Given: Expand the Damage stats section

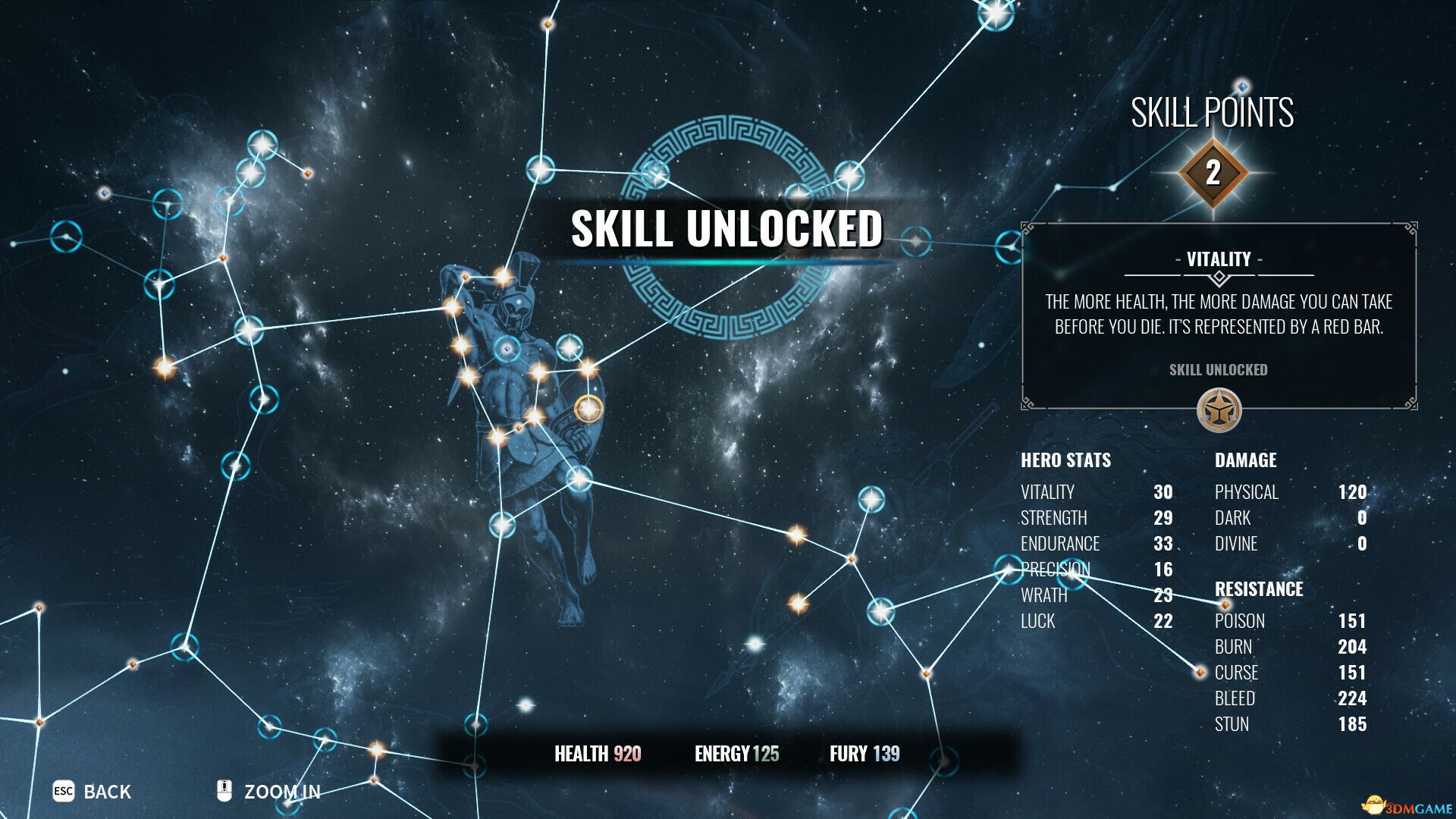Looking at the screenshot, I should coord(1247,460).
